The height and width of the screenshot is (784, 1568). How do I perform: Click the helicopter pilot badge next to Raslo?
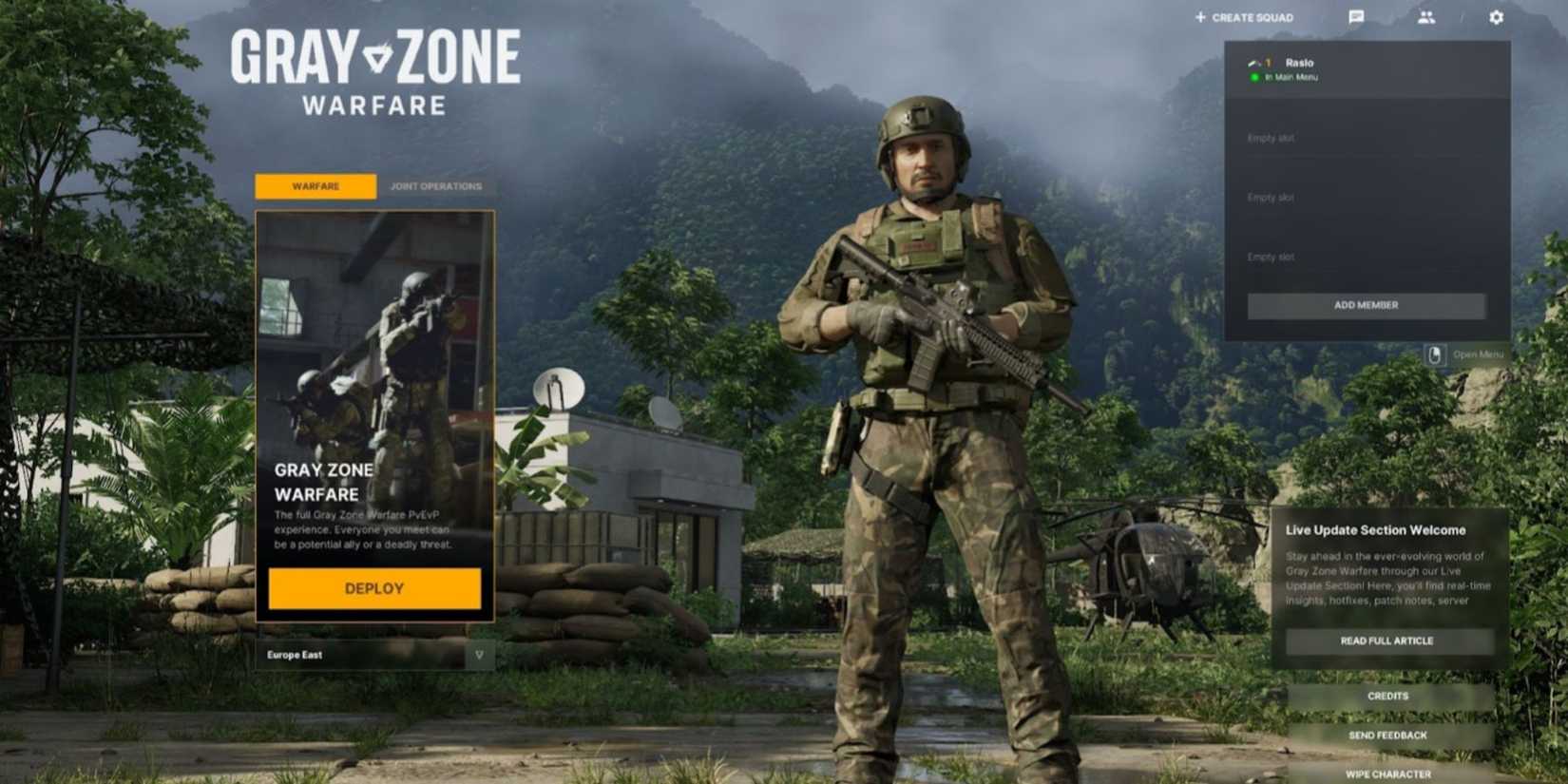pos(1252,63)
